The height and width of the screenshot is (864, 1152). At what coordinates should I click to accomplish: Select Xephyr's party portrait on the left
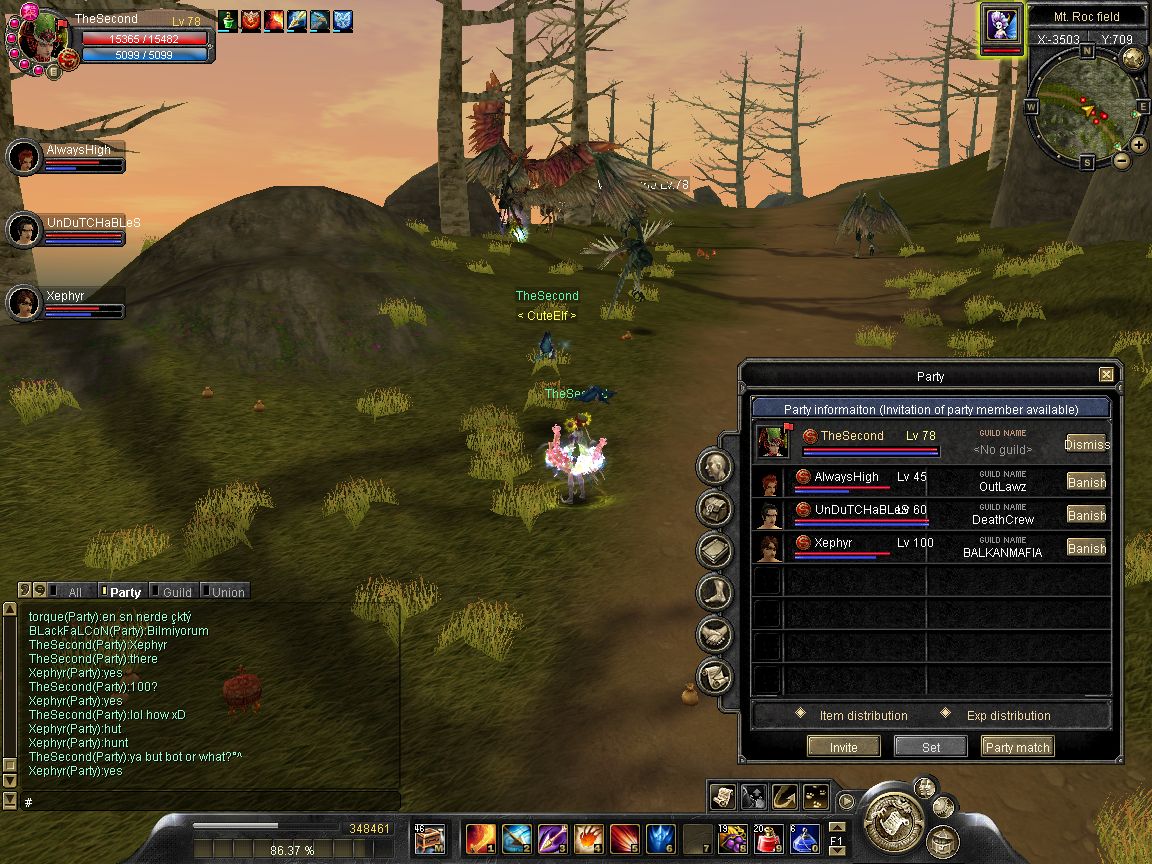point(23,303)
